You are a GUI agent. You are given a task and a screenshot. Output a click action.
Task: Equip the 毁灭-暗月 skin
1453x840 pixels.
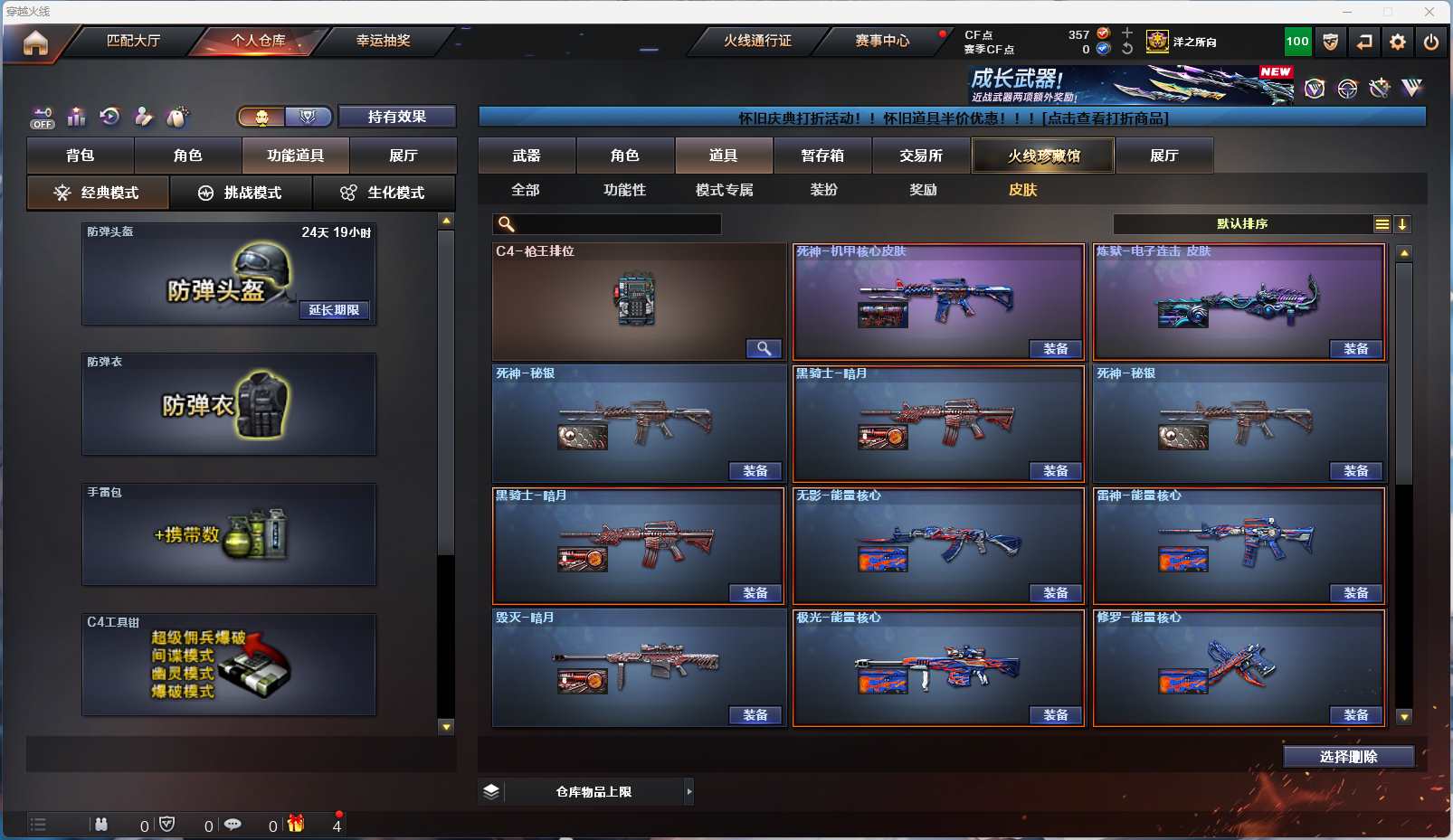pyautogui.click(x=755, y=715)
